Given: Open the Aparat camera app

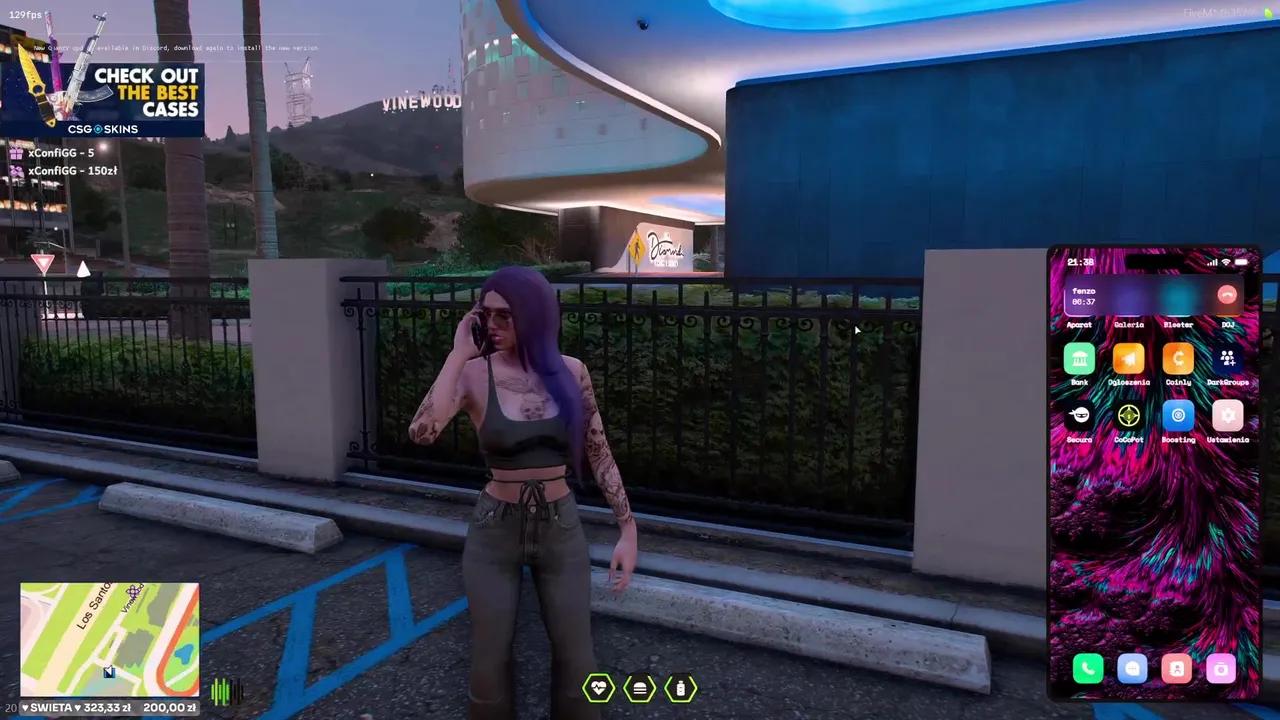Looking at the screenshot, I should coord(1079,310).
